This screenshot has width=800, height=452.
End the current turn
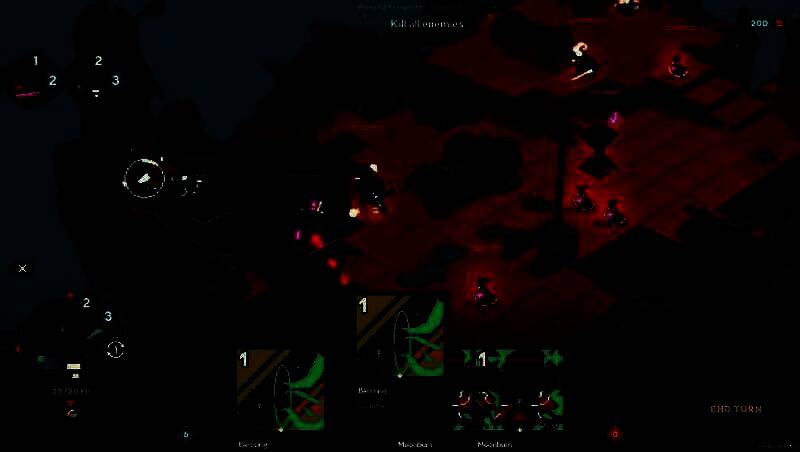[735, 409]
